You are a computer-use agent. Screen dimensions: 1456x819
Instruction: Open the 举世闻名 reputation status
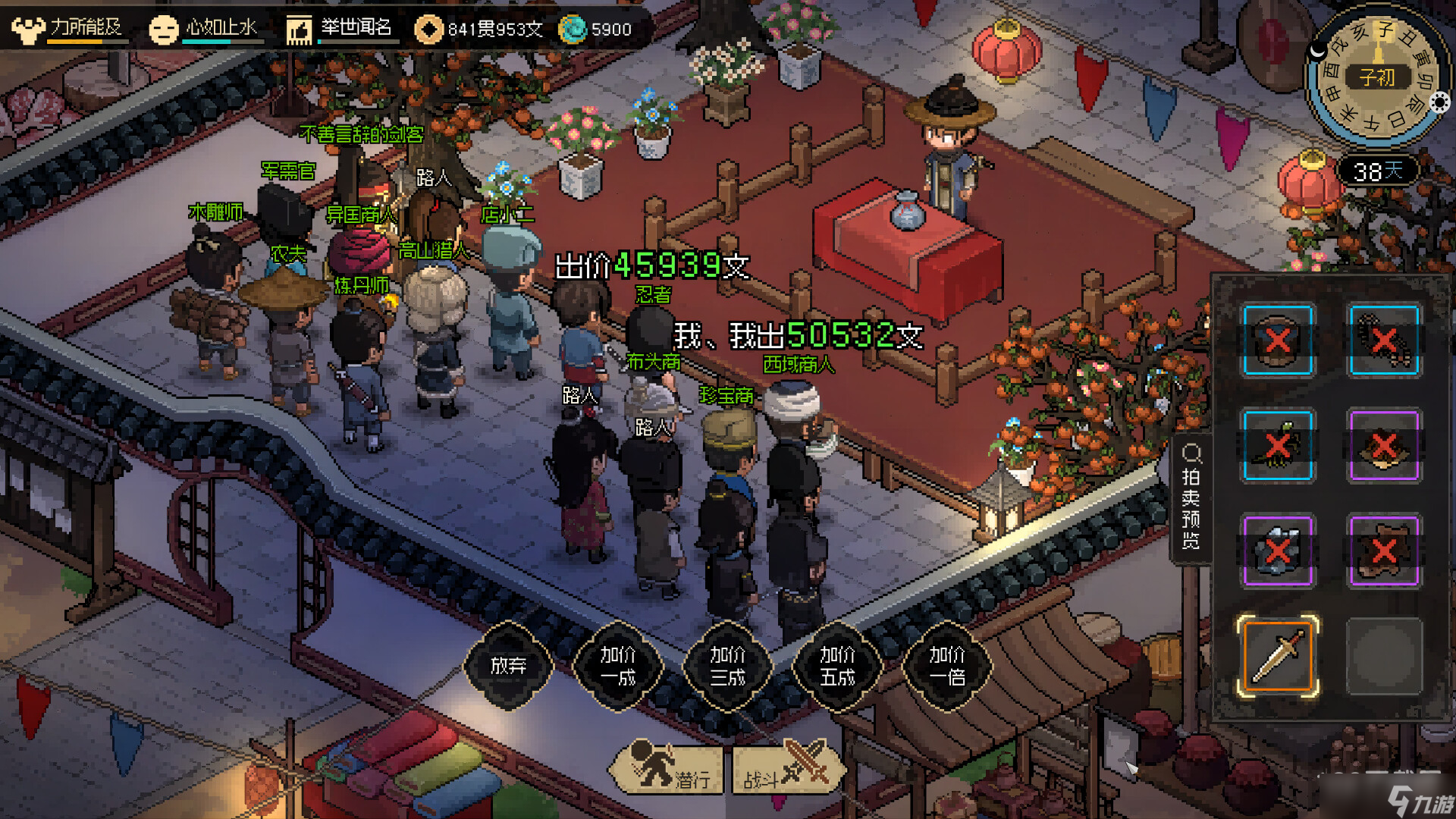[x=340, y=29]
